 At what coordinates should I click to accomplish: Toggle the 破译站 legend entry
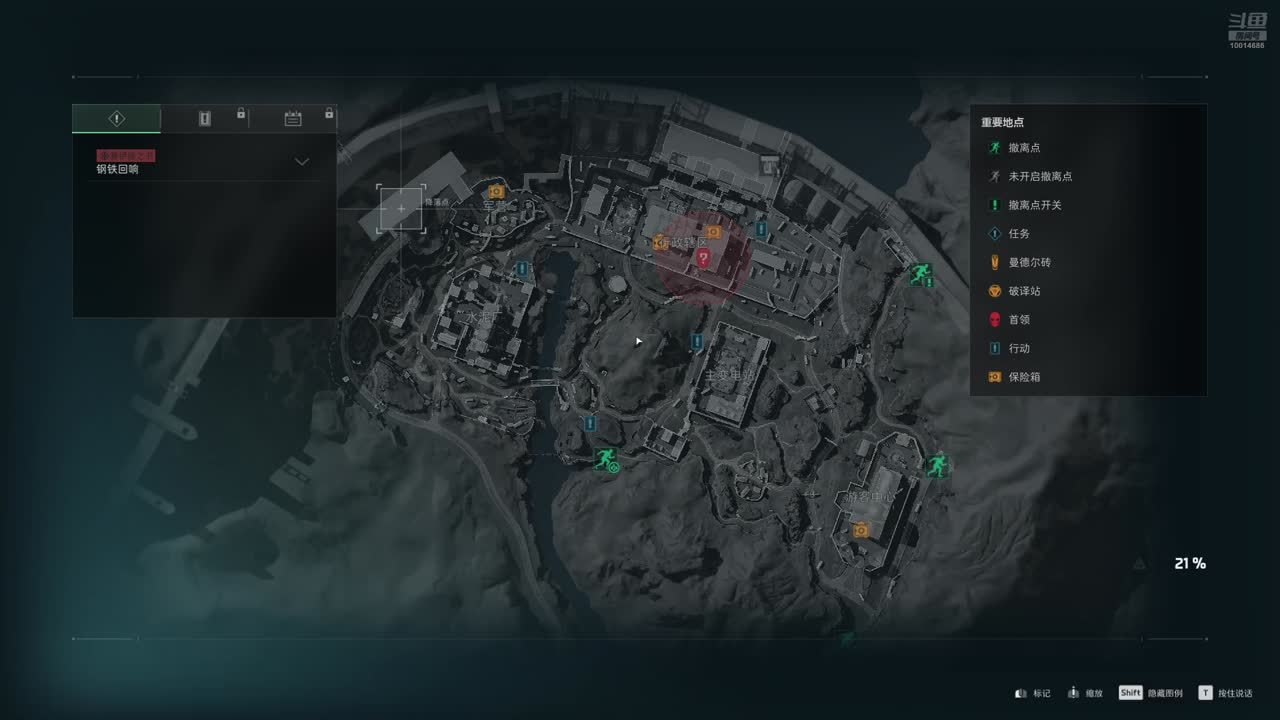tap(1026, 291)
